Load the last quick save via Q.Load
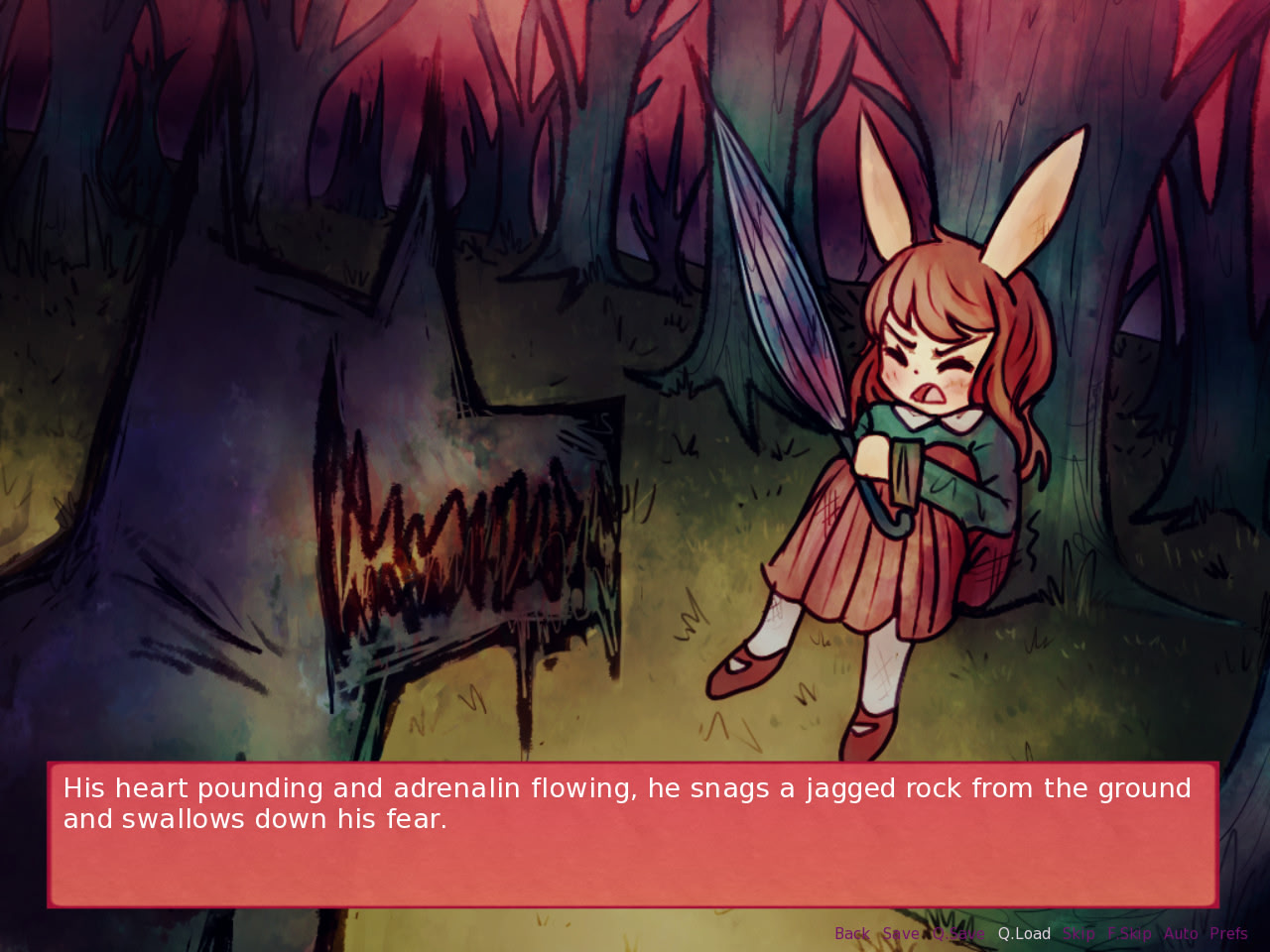This screenshot has height=952, width=1270. [x=1024, y=933]
